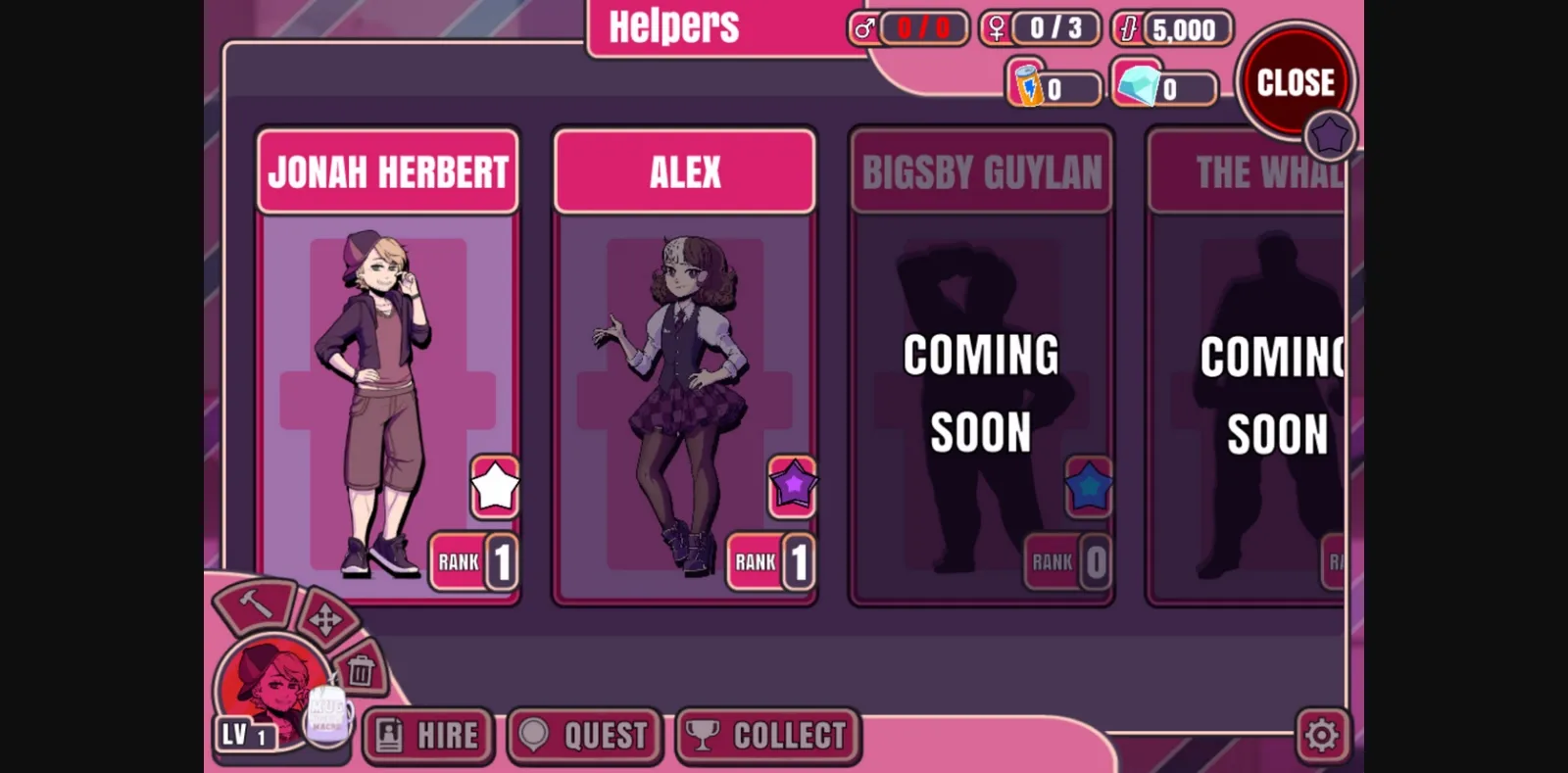Open the trash delete tool
1568x773 pixels.
point(360,669)
